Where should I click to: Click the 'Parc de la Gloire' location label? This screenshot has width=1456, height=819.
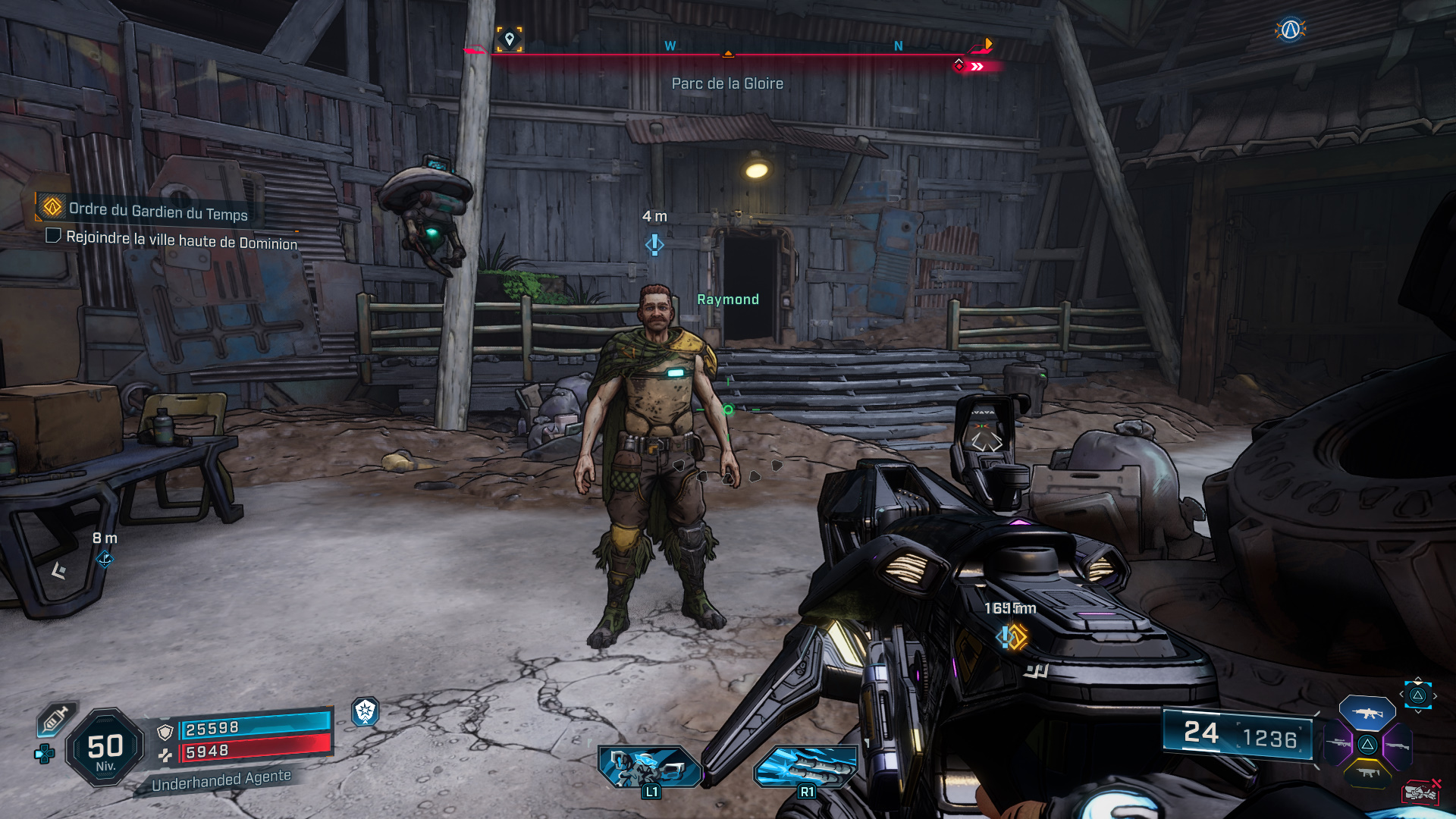(726, 83)
